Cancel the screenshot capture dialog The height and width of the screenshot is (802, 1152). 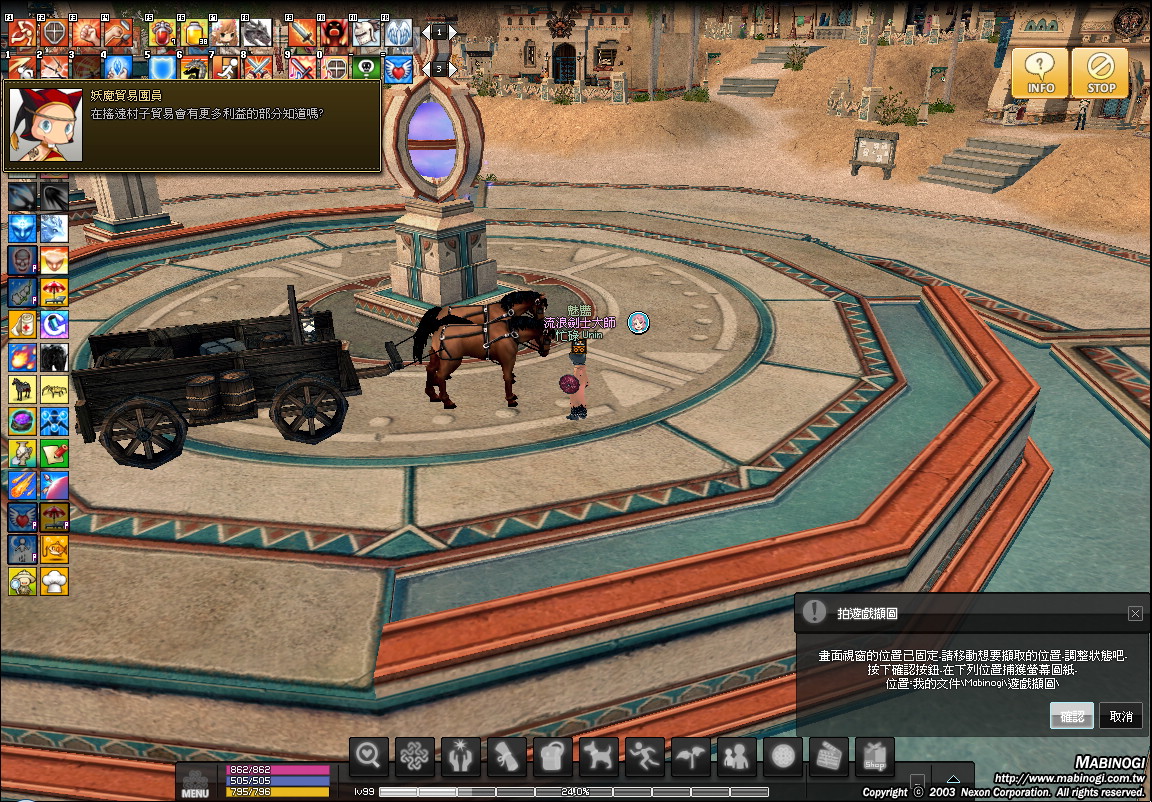1121,716
